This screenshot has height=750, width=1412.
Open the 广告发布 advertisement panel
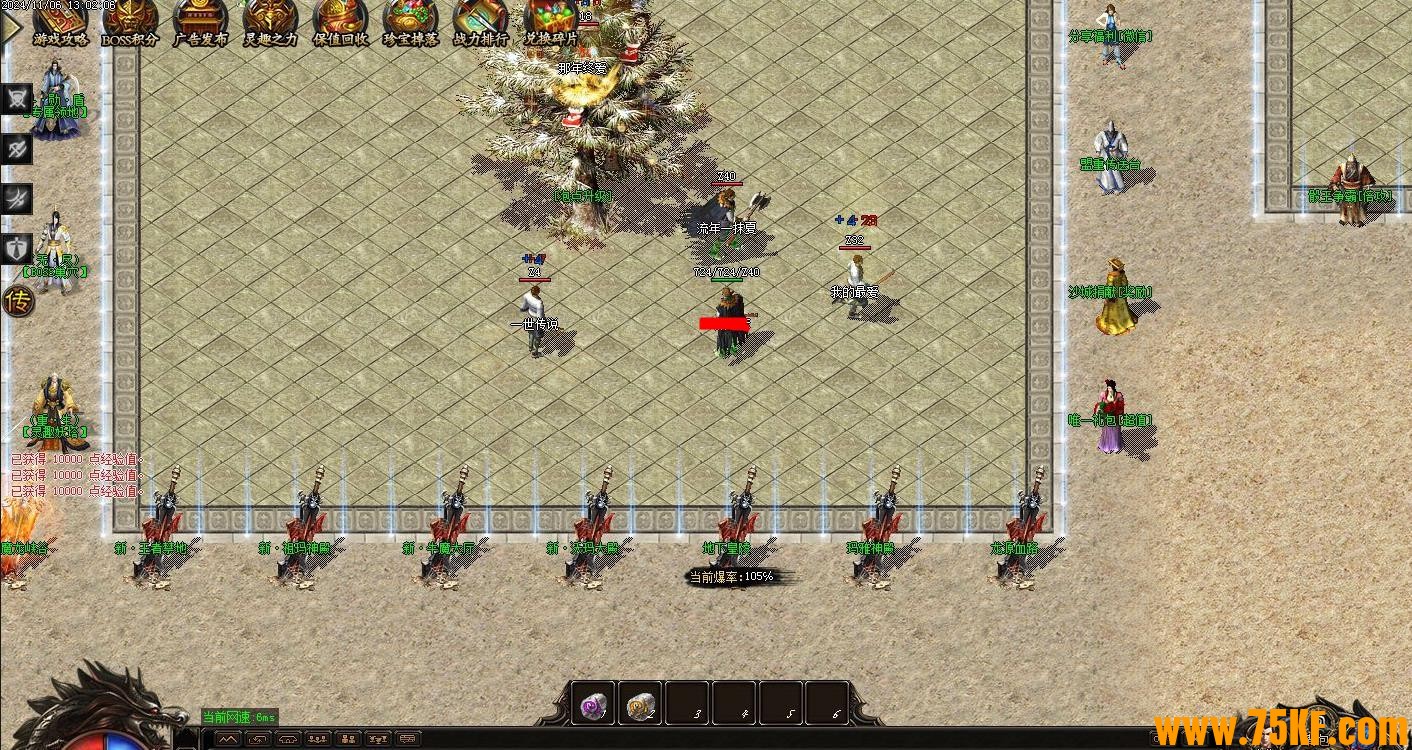200,24
